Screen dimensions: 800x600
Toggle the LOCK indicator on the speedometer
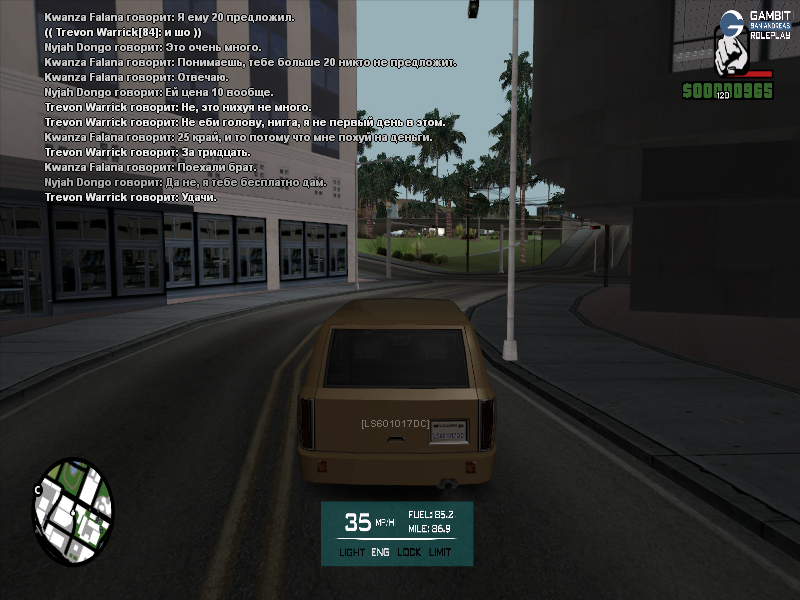tap(408, 552)
